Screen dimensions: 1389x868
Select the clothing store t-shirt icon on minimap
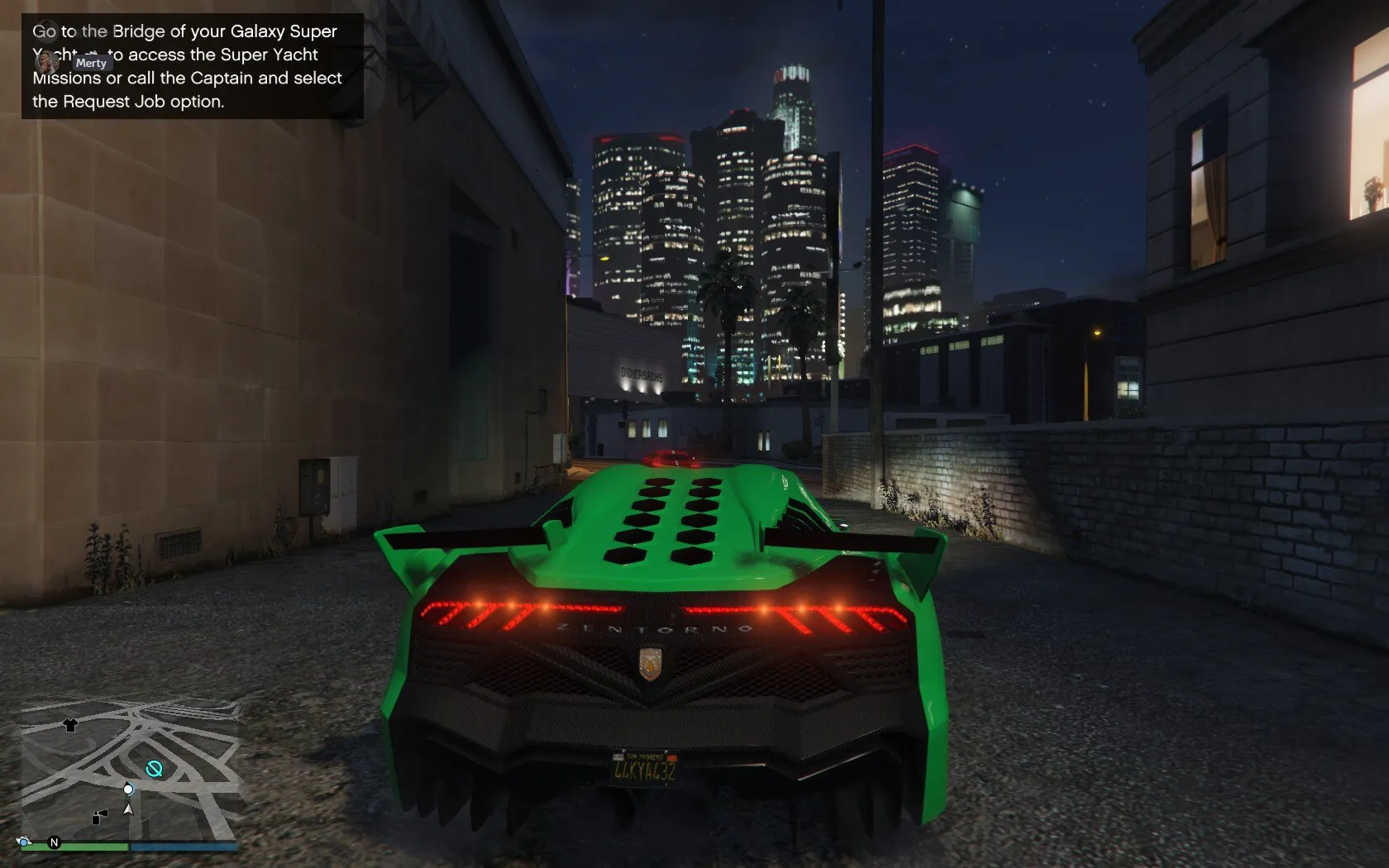tap(70, 726)
